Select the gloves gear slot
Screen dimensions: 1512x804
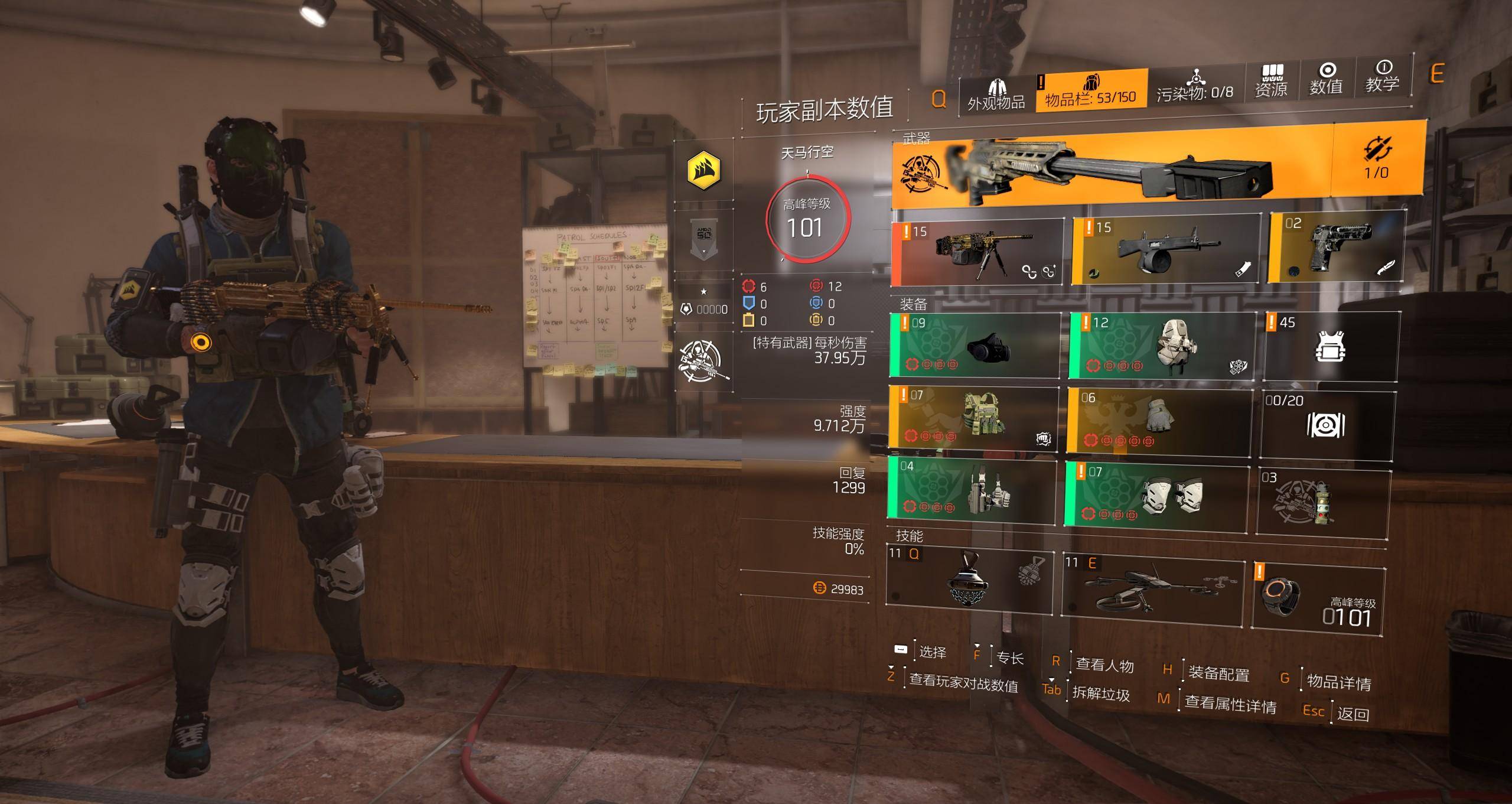click(x=1159, y=419)
